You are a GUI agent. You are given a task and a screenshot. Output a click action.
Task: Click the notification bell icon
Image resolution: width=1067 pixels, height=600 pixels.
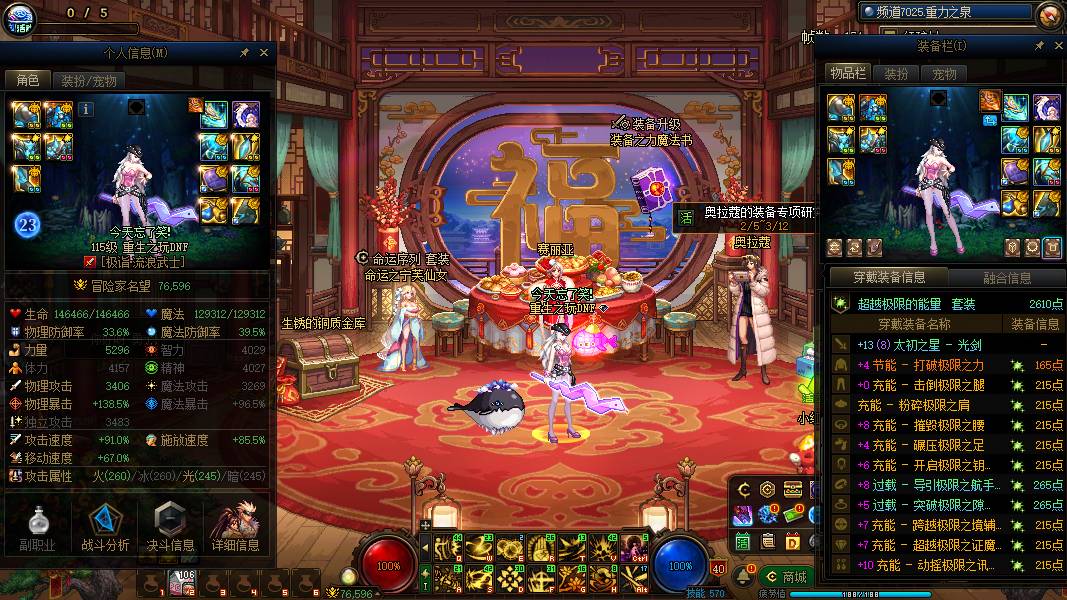pos(744,577)
